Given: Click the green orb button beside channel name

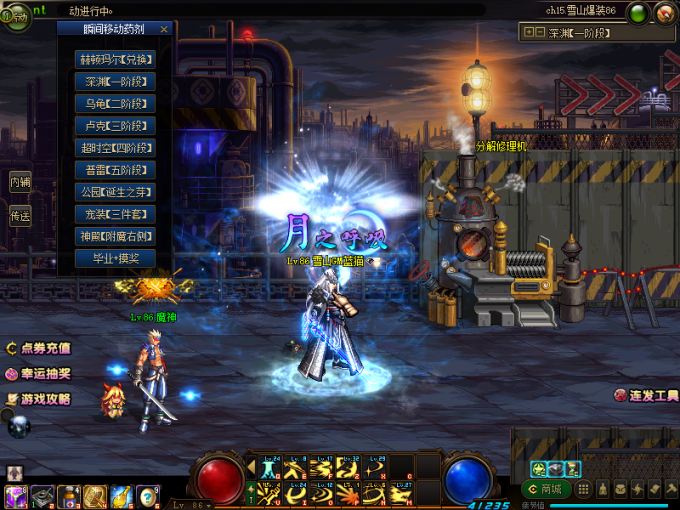Looking at the screenshot, I should (637, 13).
